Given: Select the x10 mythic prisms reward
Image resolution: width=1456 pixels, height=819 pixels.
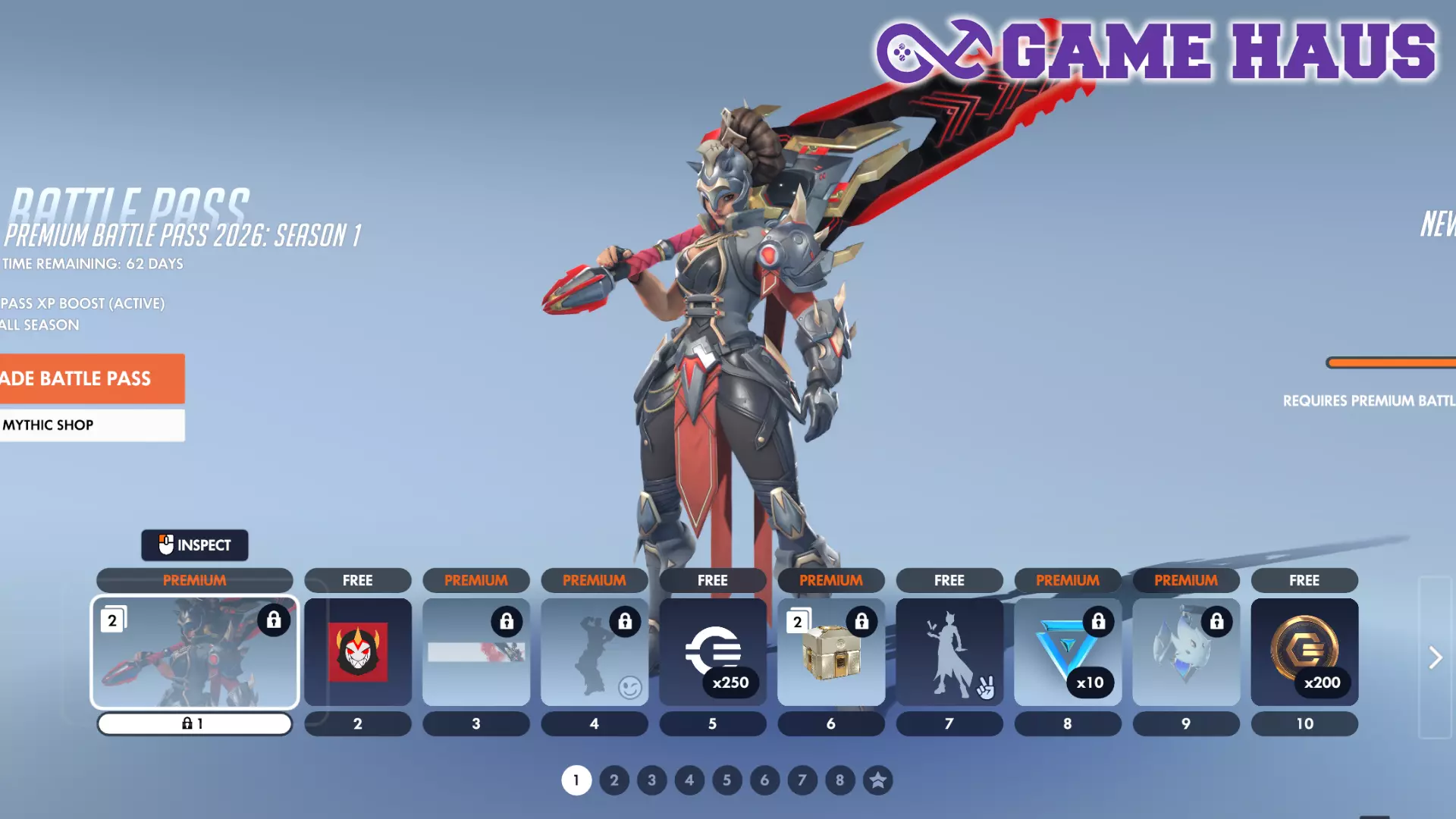Looking at the screenshot, I should coord(1068,652).
